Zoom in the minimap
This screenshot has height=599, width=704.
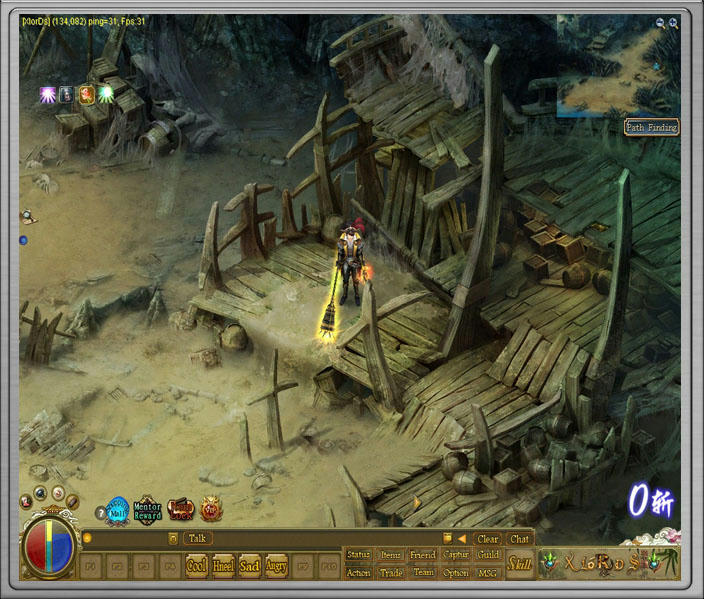(674, 22)
